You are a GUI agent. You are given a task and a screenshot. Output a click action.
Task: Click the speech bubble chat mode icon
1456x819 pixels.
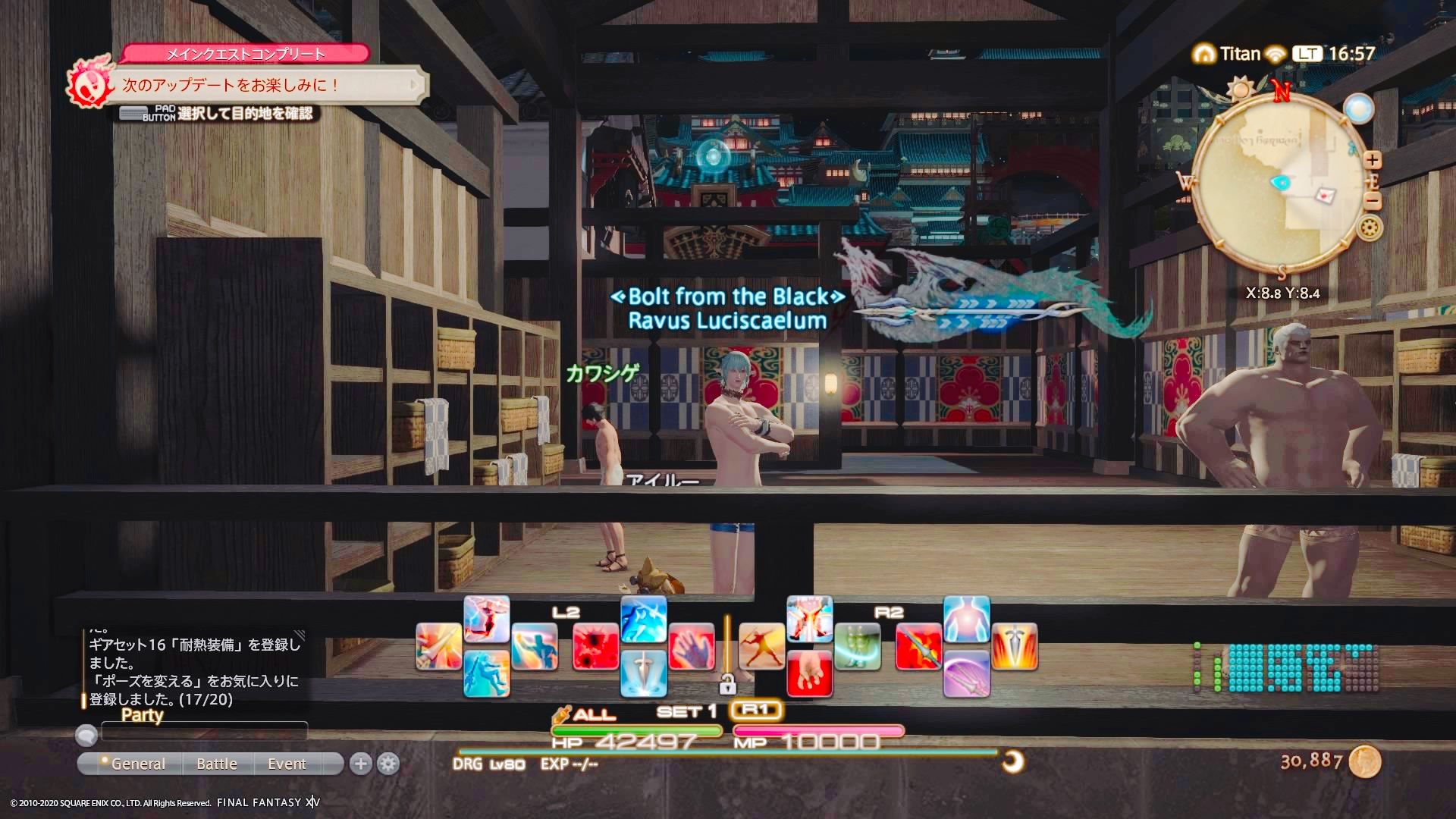point(86,734)
